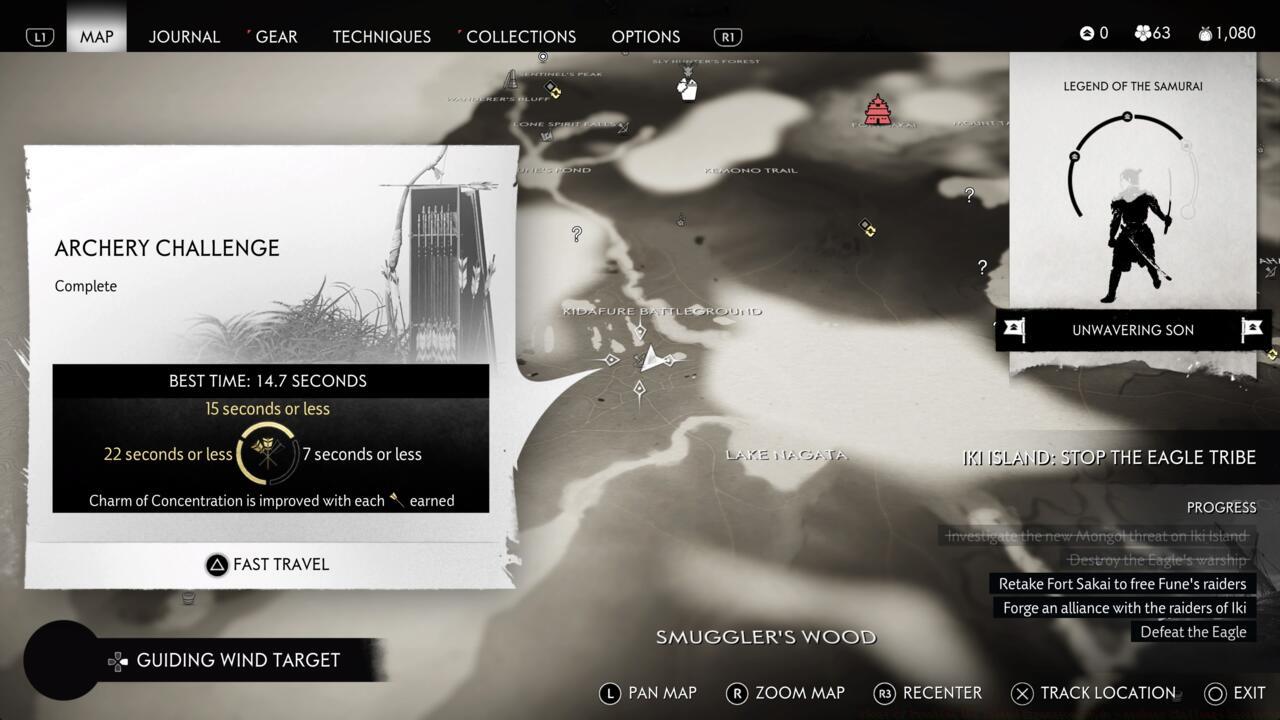Click the red fort map marker
This screenshot has width=1280, height=720.
click(877, 109)
